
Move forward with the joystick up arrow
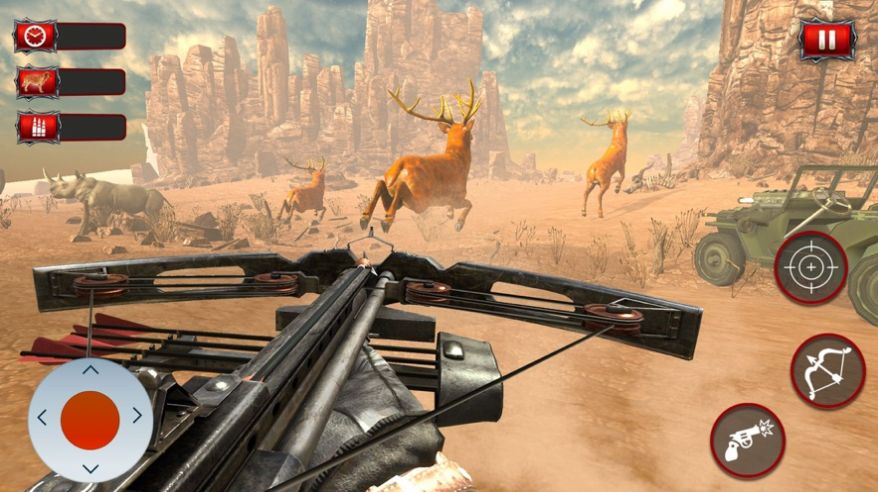tap(90, 370)
